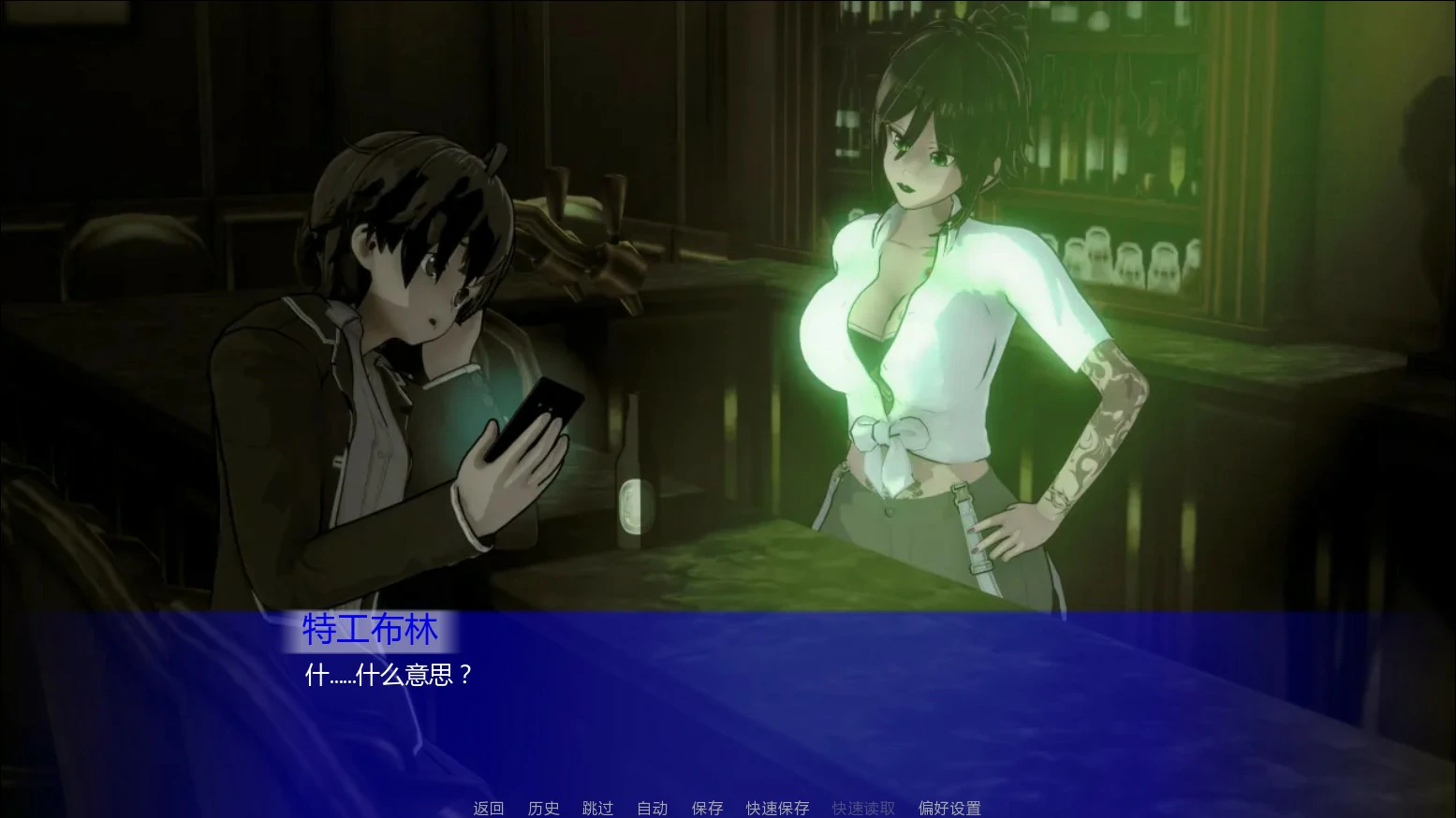Enable 跳过 skip mode
The image size is (1456, 818).
pyautogui.click(x=597, y=807)
